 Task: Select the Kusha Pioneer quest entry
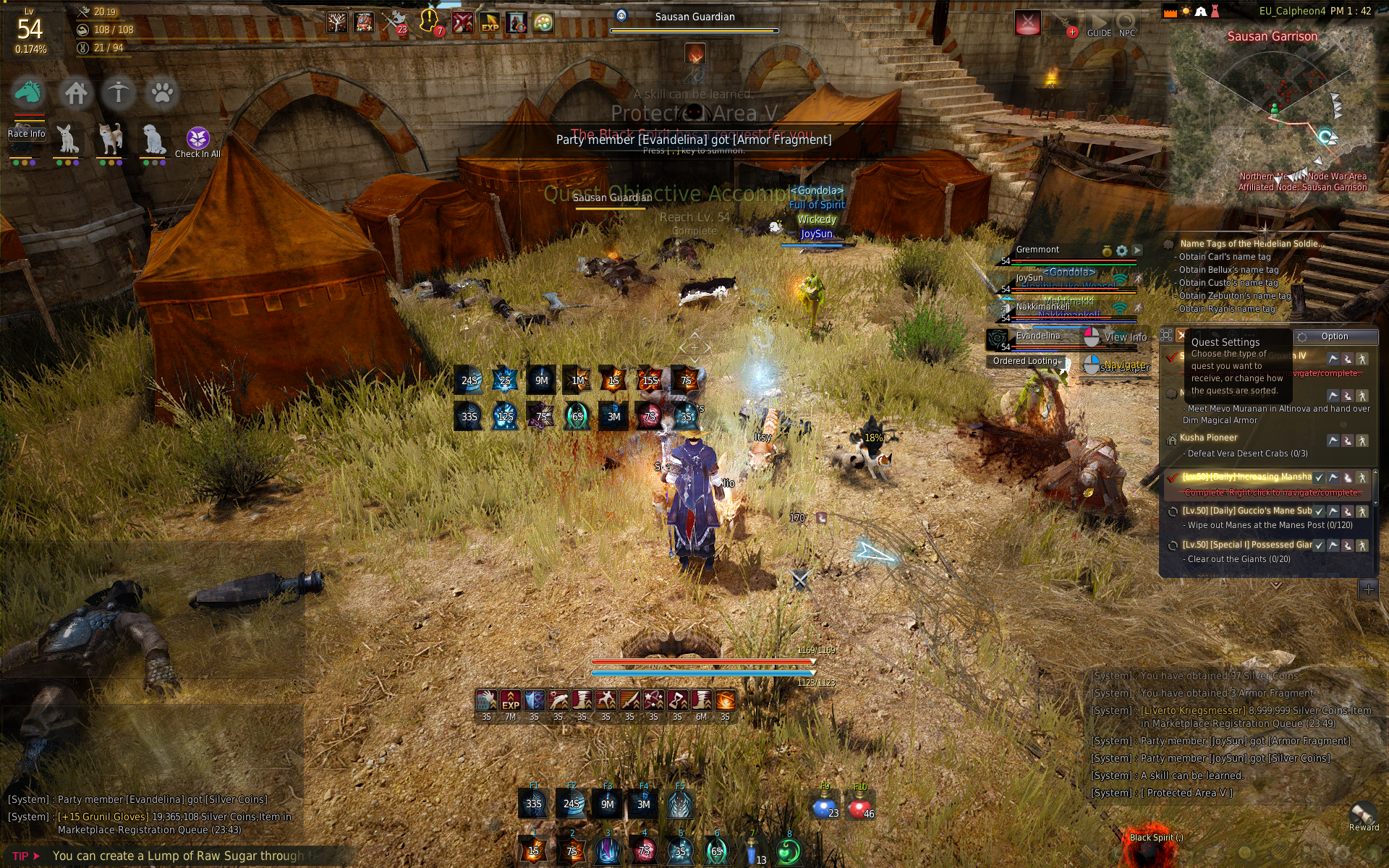pyautogui.click(x=1208, y=438)
